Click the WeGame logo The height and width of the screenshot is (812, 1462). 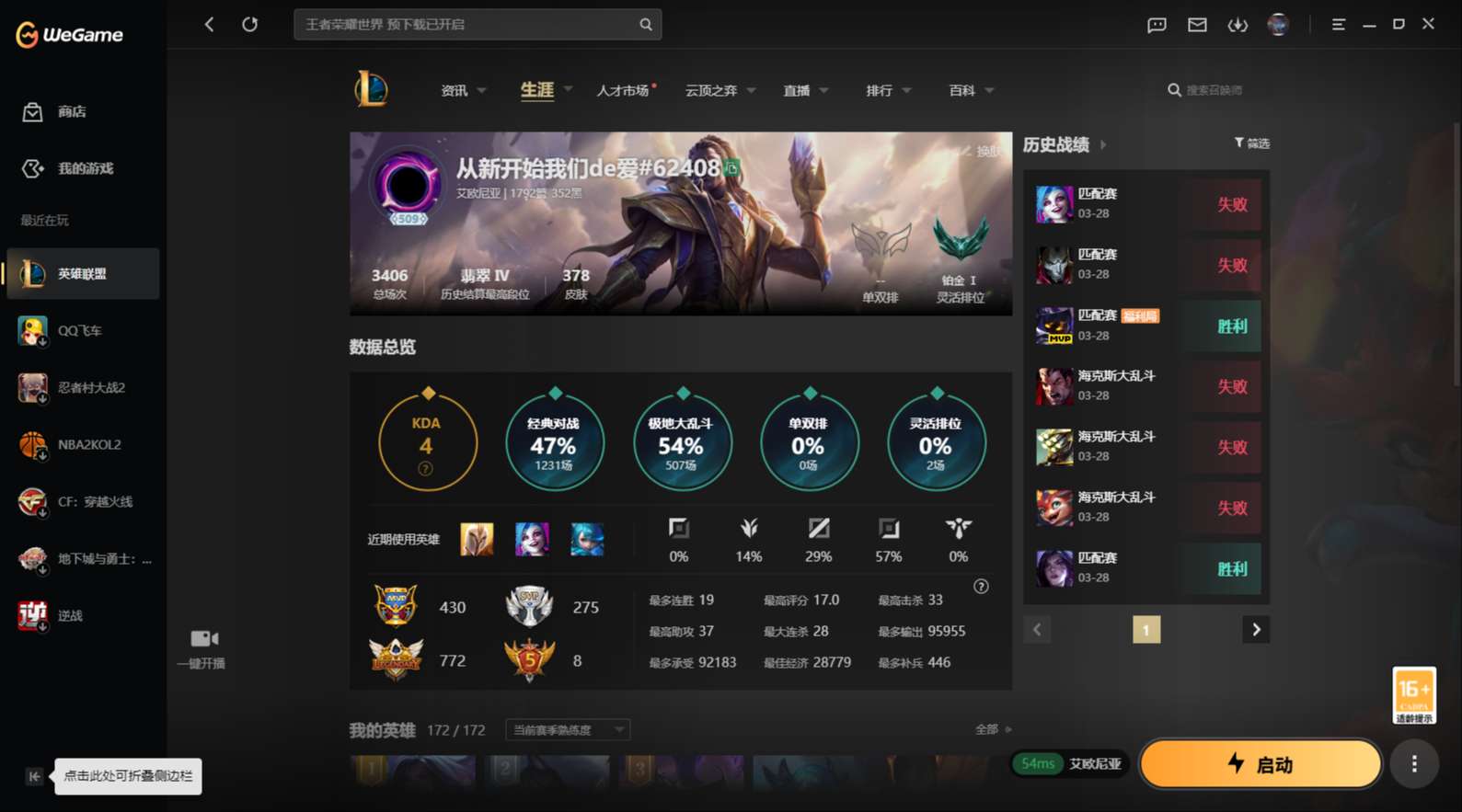[68, 34]
